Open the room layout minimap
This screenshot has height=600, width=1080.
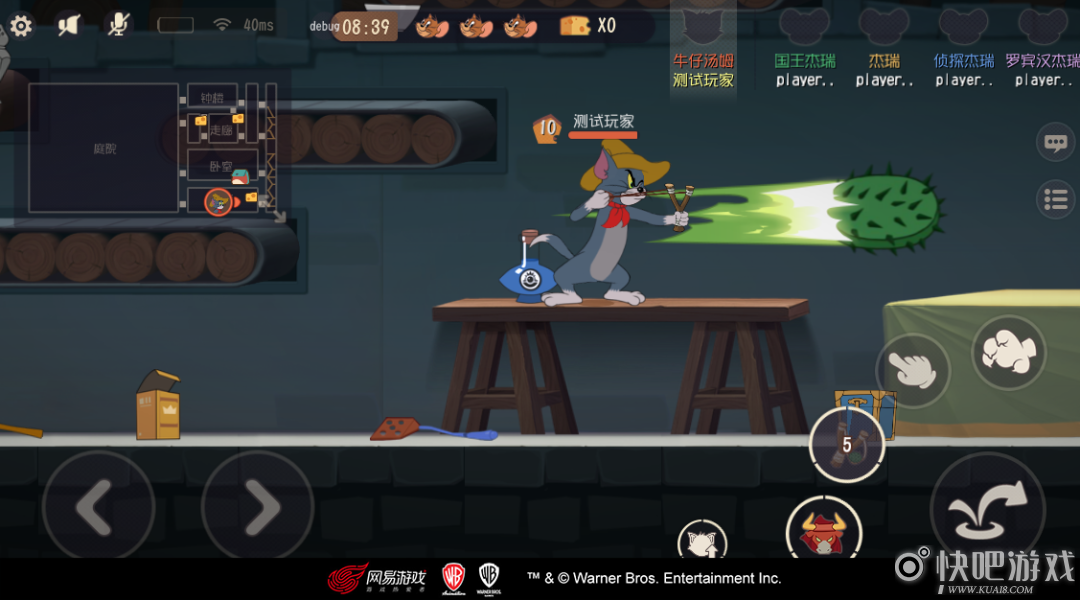150,148
